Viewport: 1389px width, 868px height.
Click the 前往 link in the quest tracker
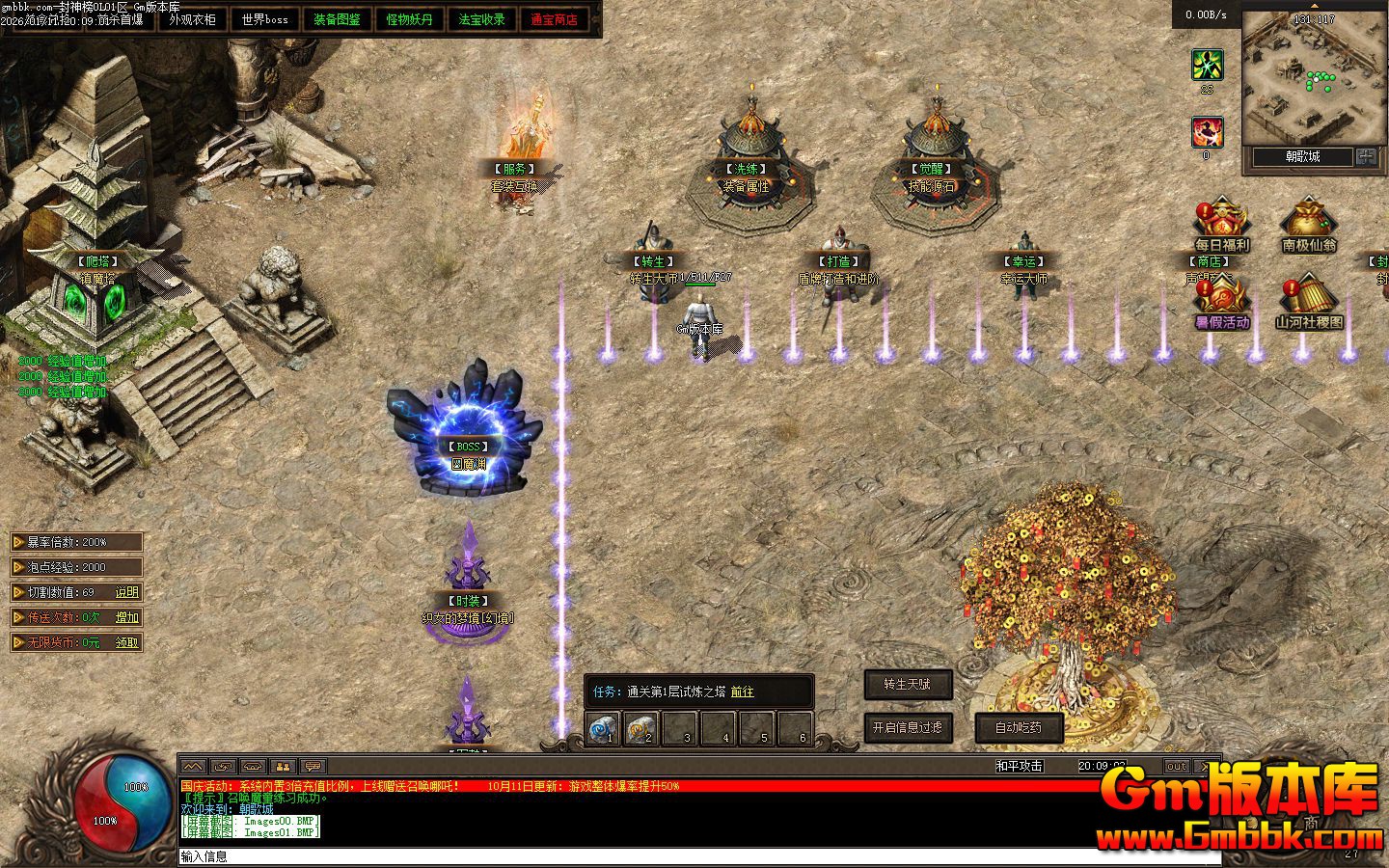click(x=743, y=692)
